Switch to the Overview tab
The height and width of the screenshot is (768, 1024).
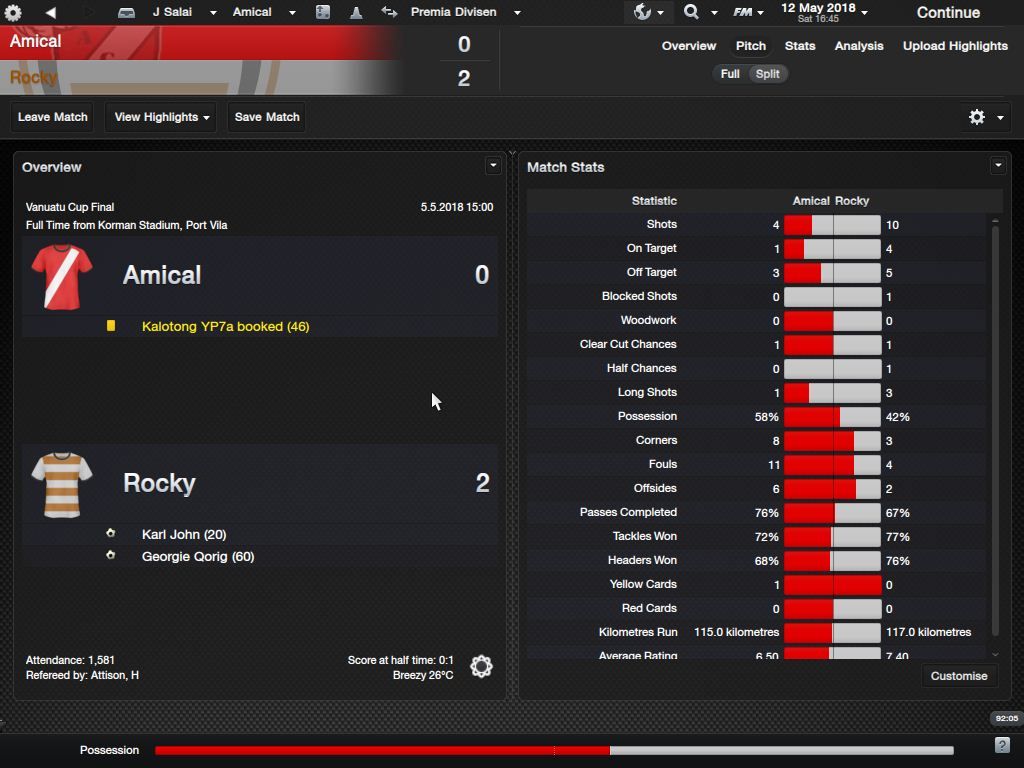689,46
